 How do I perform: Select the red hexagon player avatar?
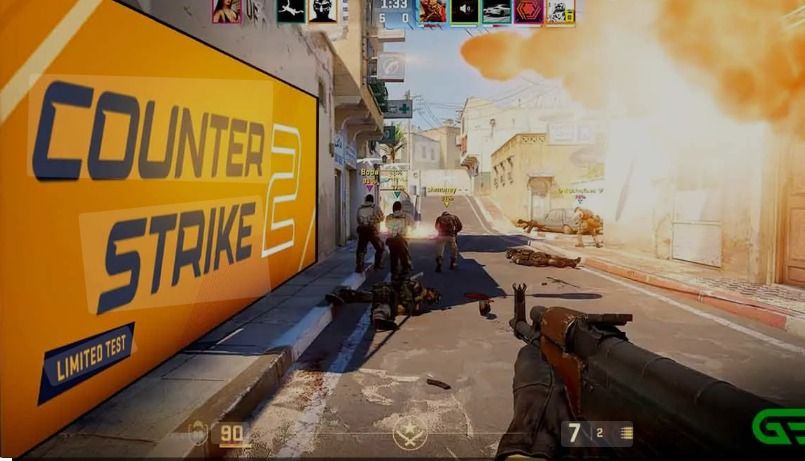pos(528,11)
